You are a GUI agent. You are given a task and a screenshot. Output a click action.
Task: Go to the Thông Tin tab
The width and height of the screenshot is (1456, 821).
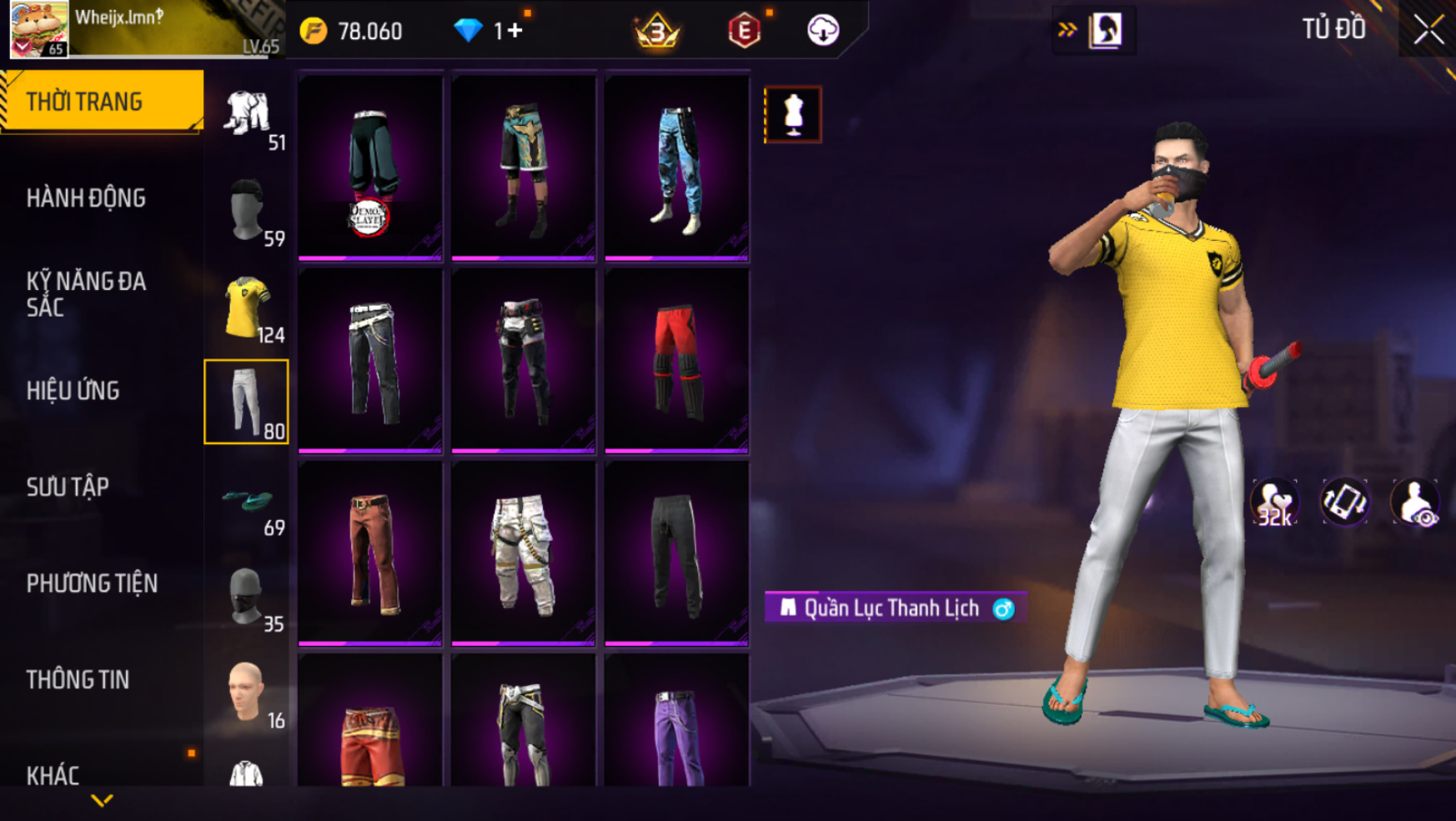78,680
